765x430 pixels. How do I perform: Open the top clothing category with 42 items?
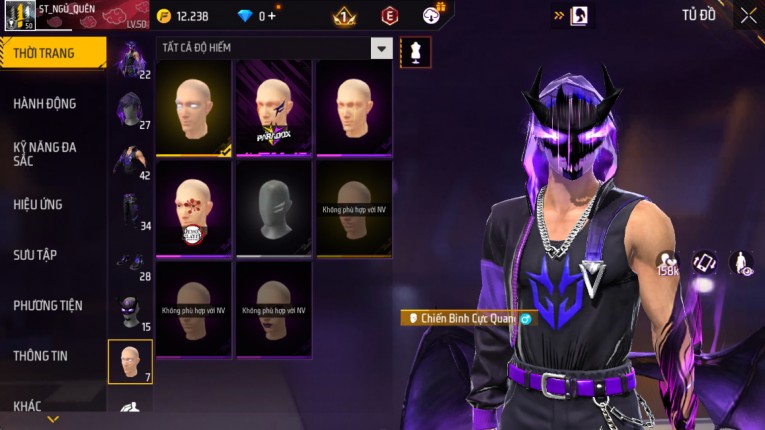pos(131,161)
